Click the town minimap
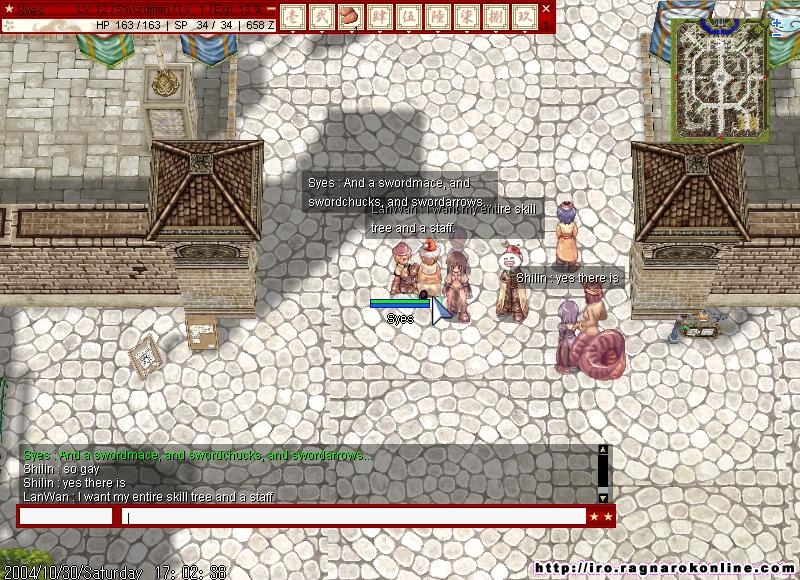Screen dimensions: 800x580 [x=718, y=78]
